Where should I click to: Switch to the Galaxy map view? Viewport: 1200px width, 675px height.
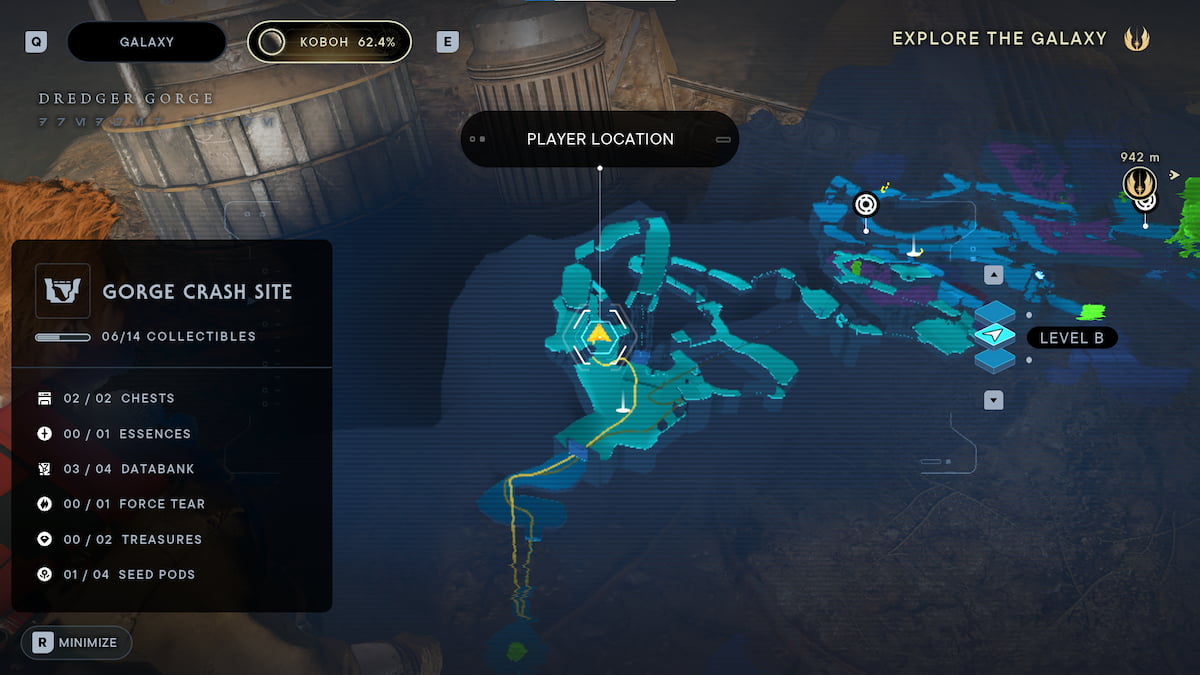point(146,42)
